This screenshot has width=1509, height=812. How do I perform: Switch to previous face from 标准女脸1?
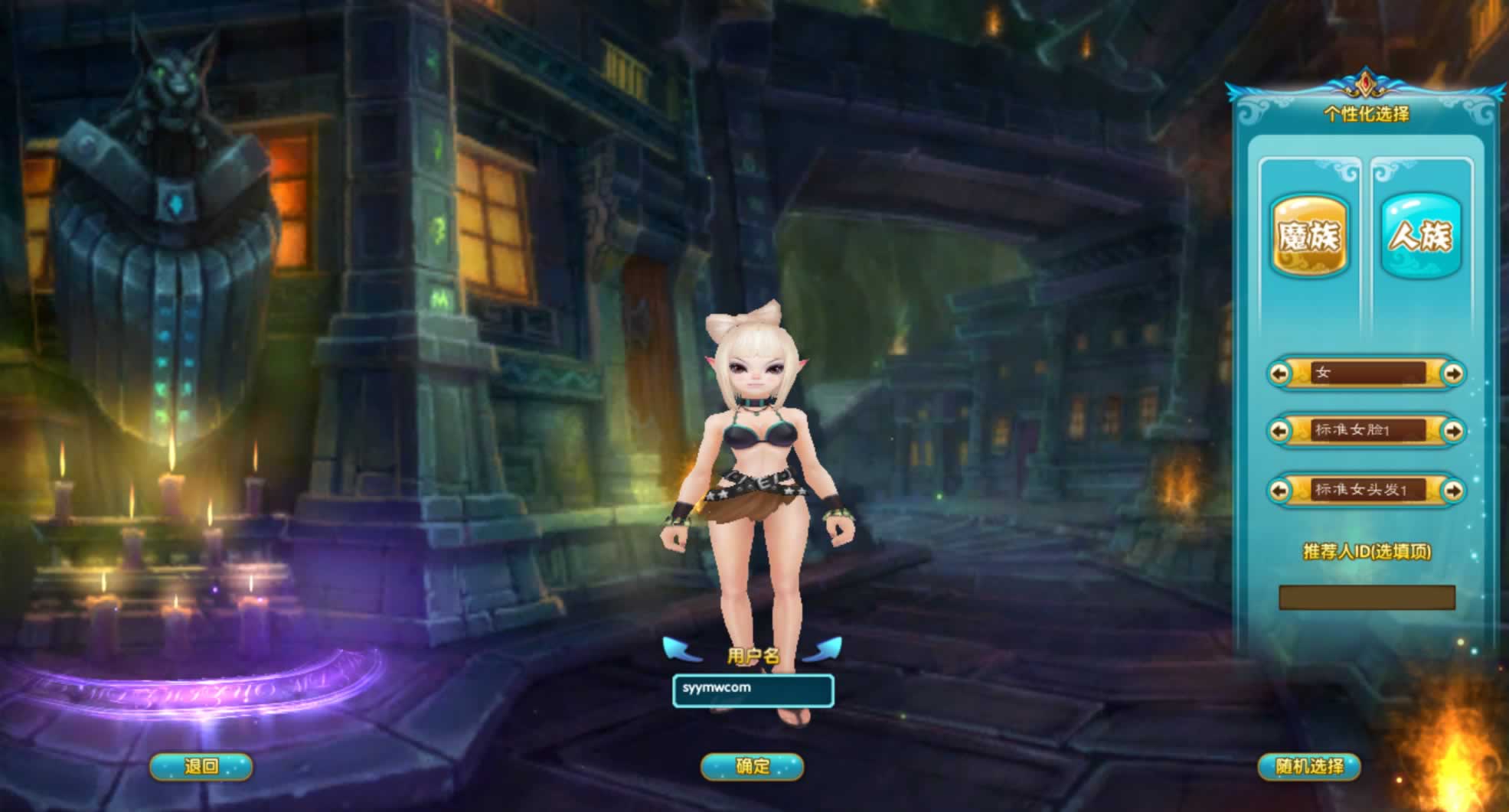pos(1279,431)
